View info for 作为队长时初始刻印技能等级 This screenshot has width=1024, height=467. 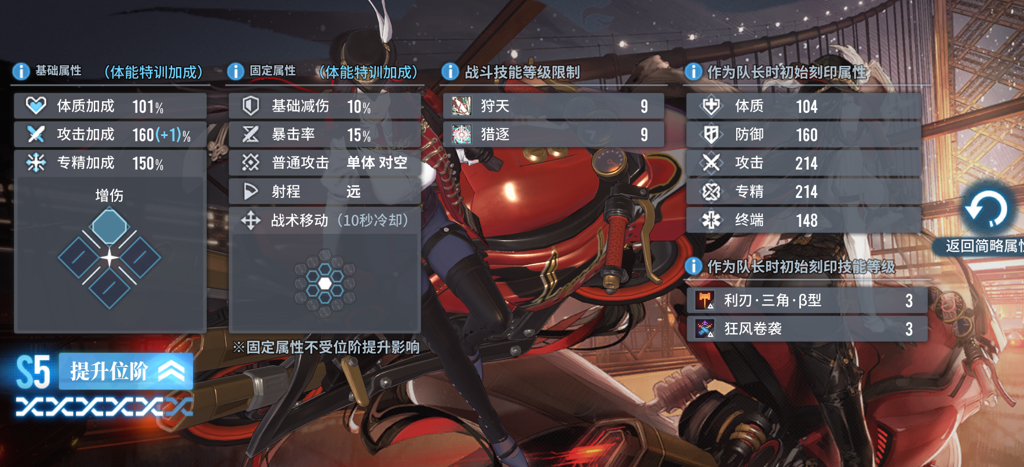692,266
